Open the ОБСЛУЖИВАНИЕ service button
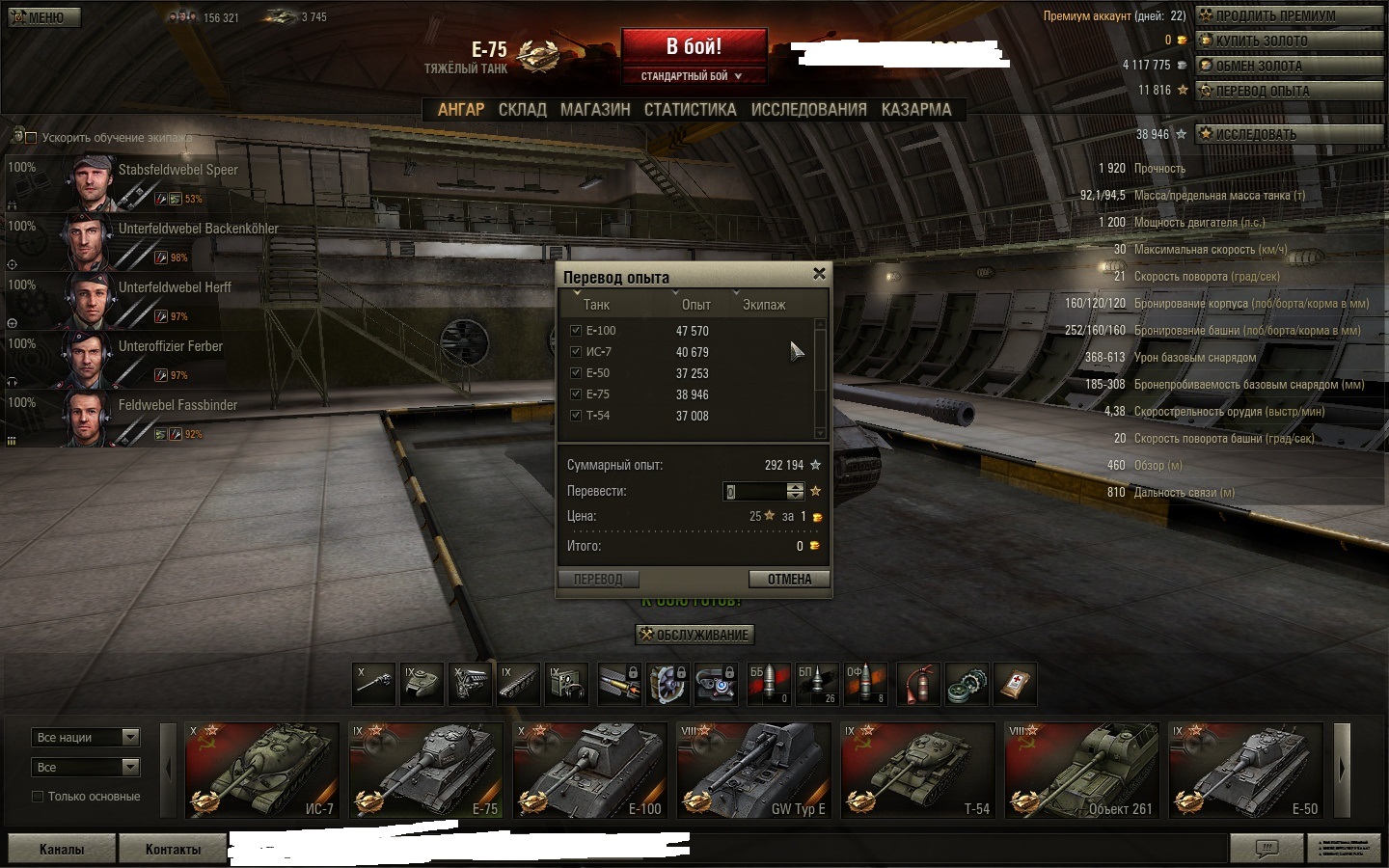Screen dimensions: 1389x868 click(x=694, y=635)
